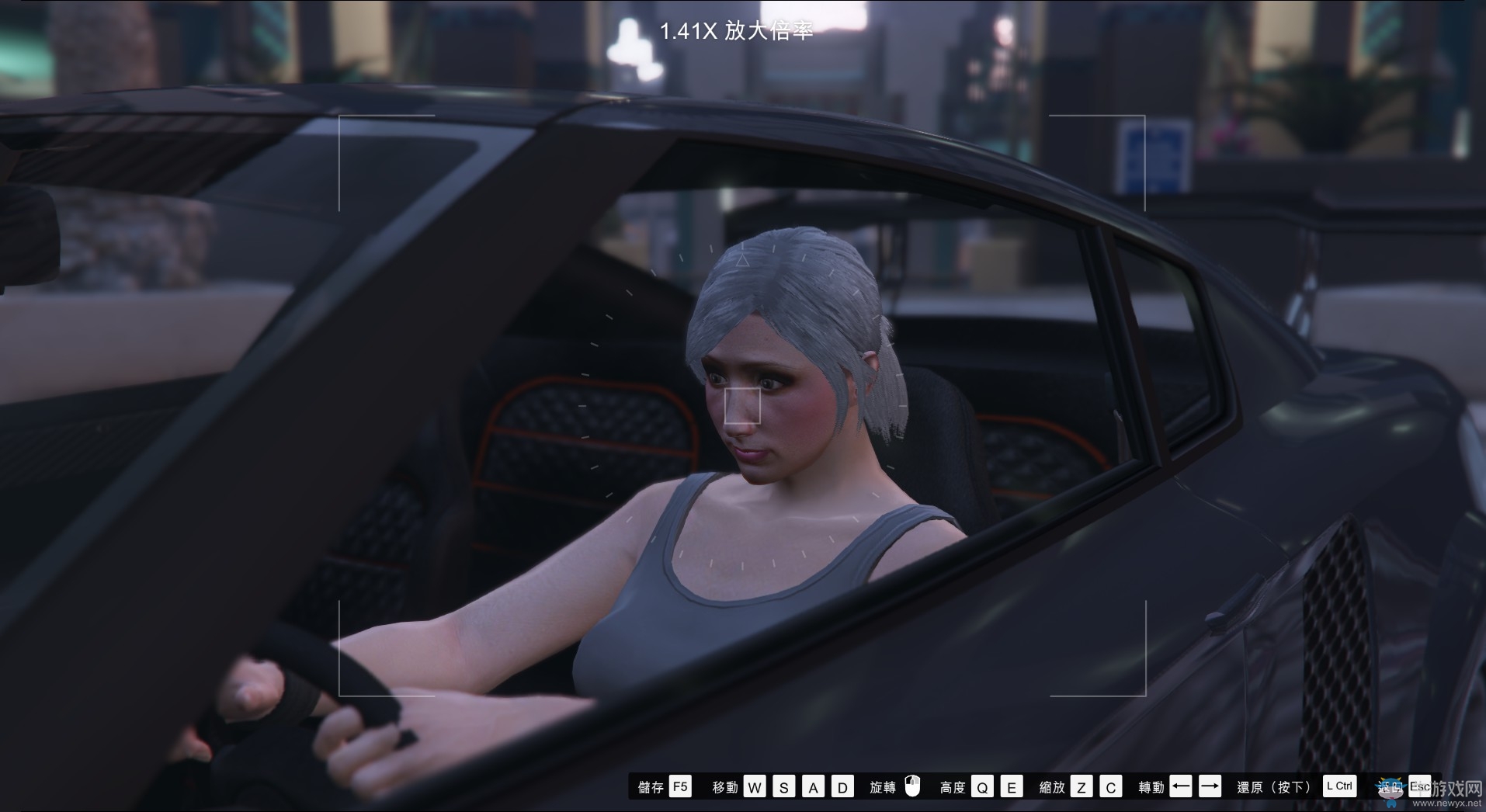The image size is (1486, 812).
Task: Select the A key icon in movement hints
Action: point(812,786)
